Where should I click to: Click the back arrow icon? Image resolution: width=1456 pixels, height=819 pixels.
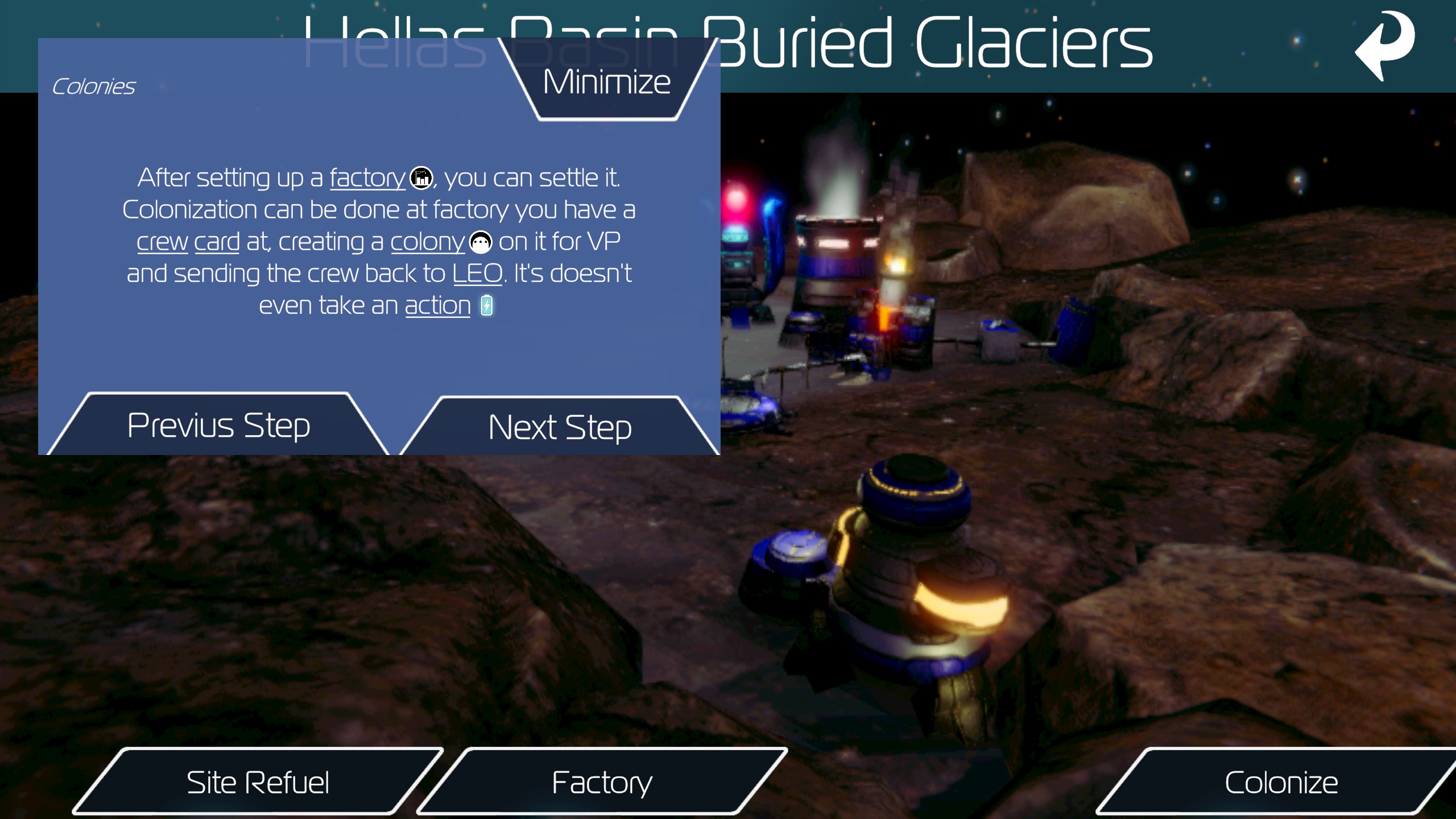(1385, 45)
